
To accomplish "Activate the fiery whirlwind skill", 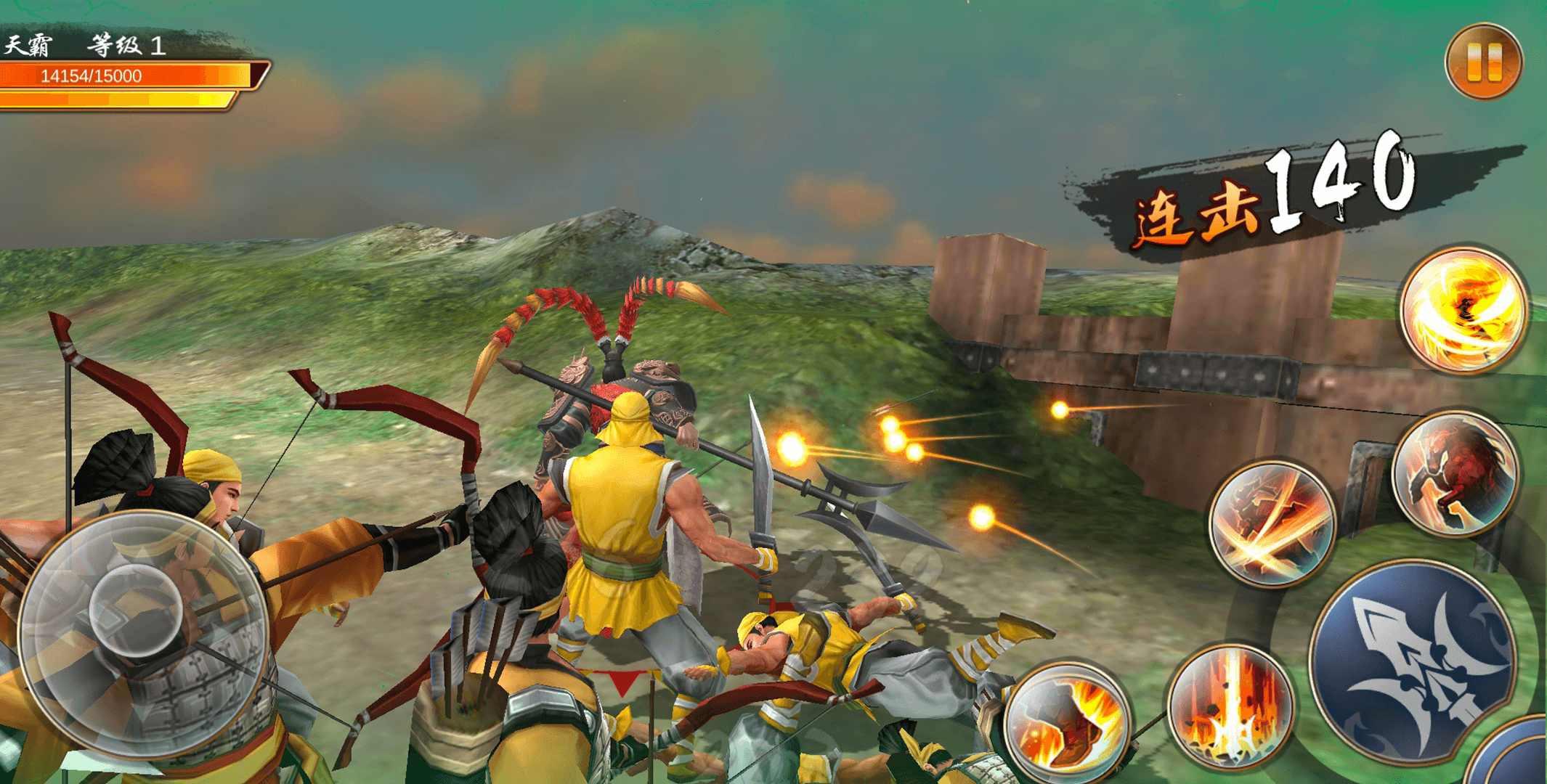I will click(1463, 310).
